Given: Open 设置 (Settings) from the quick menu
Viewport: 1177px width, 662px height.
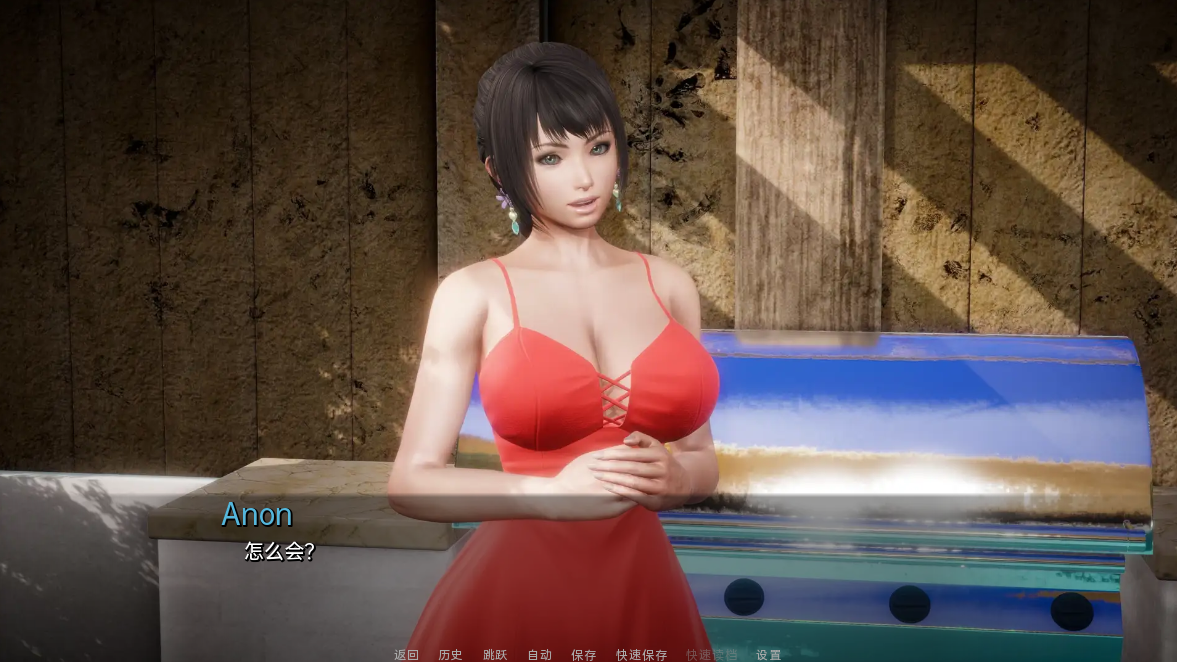Looking at the screenshot, I should tap(768, 655).
